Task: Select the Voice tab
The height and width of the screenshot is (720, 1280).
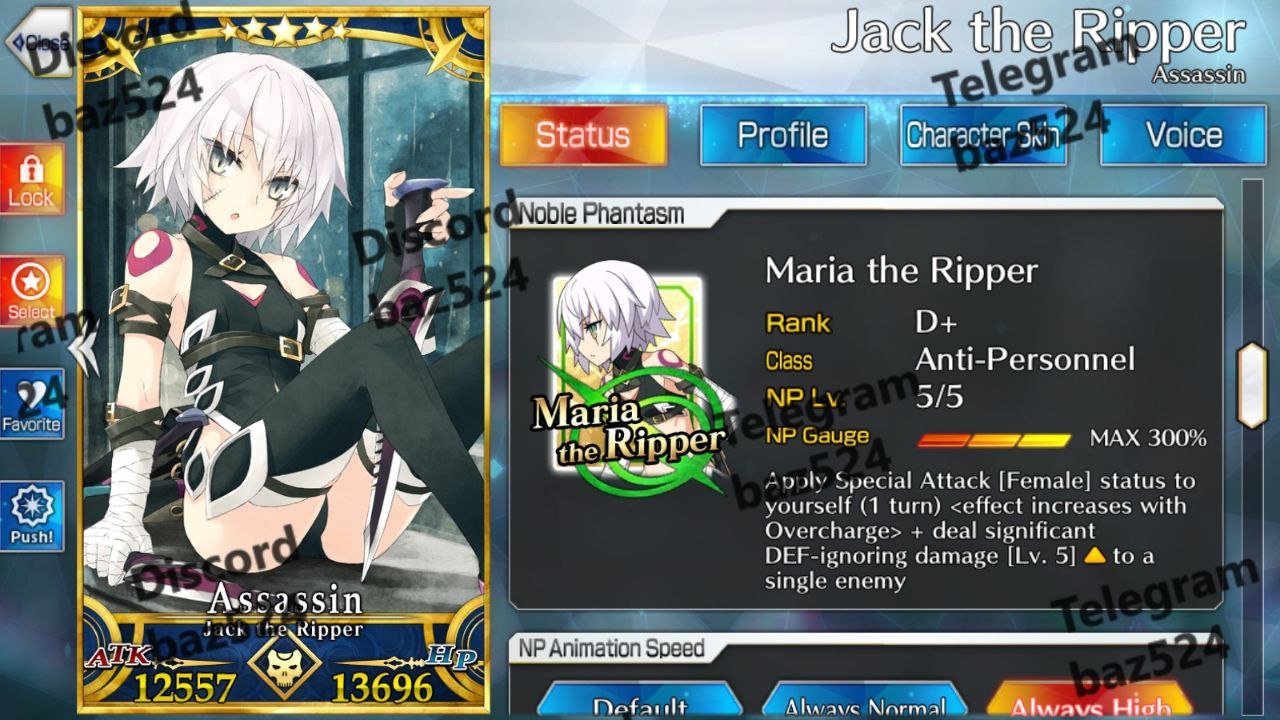Action: click(x=1183, y=135)
